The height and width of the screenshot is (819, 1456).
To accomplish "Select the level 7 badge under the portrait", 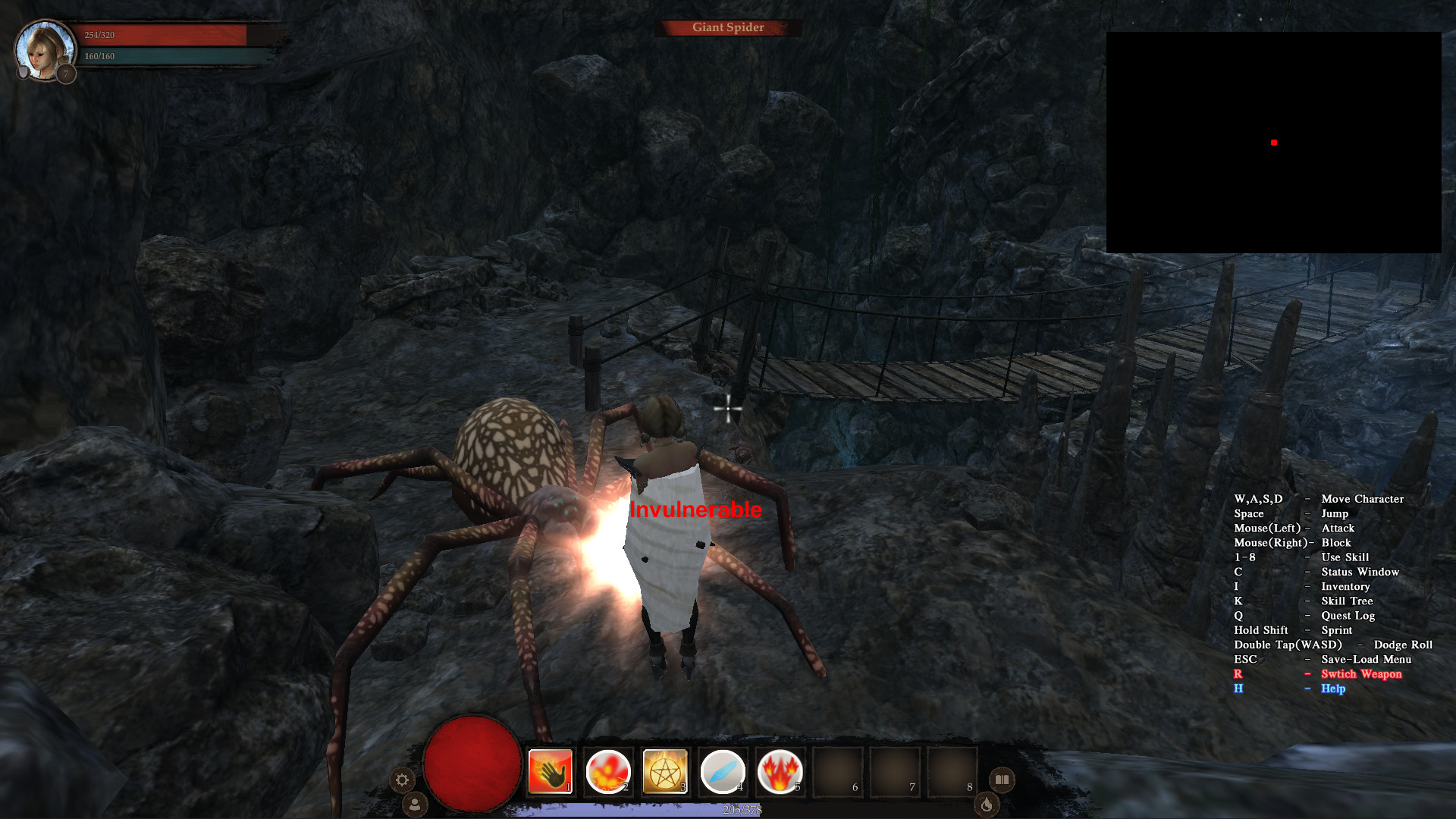I will click(x=65, y=74).
